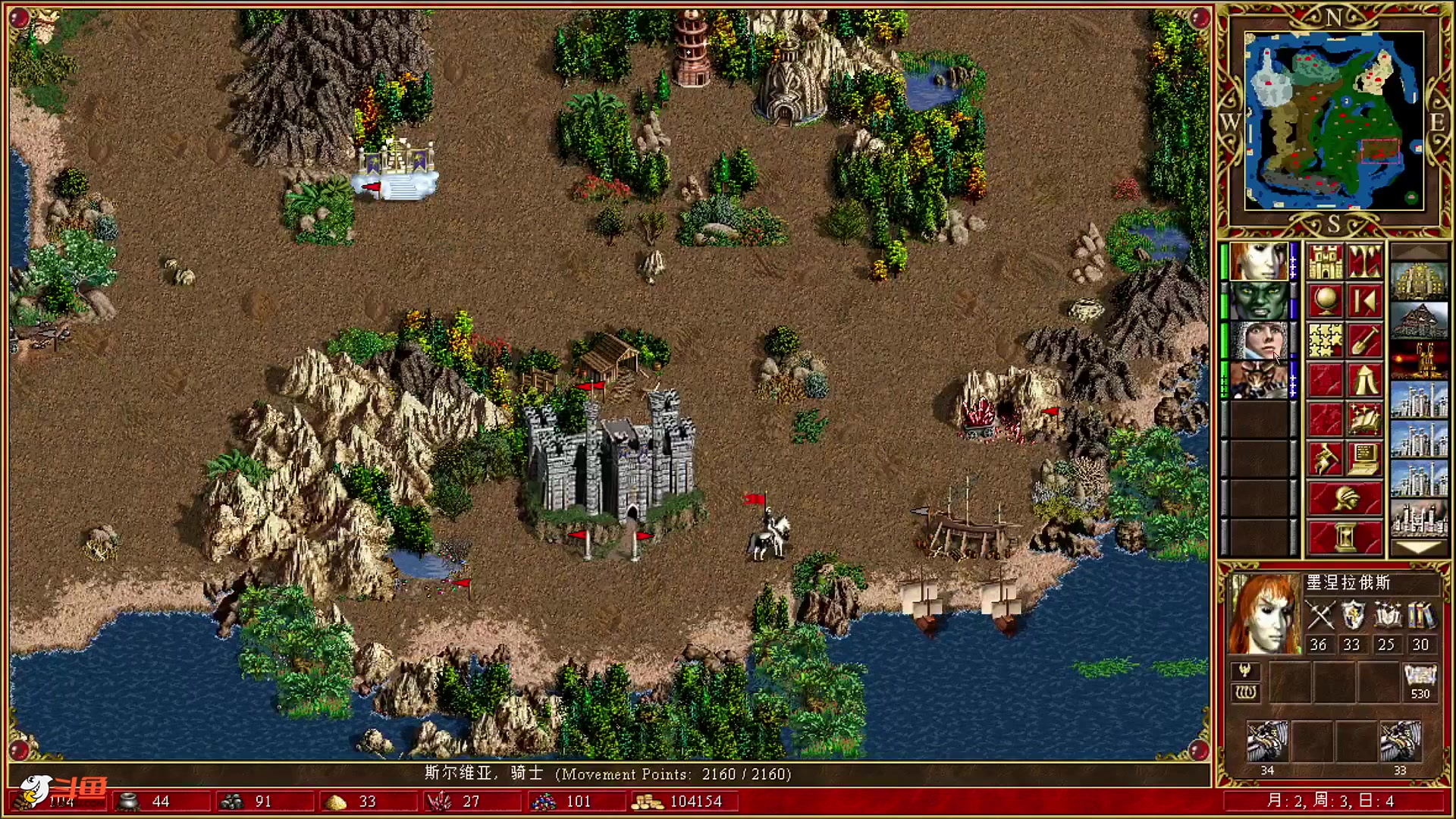1456x819 pixels.
Task: End the turn with hourglass button
Action: 1345,538
